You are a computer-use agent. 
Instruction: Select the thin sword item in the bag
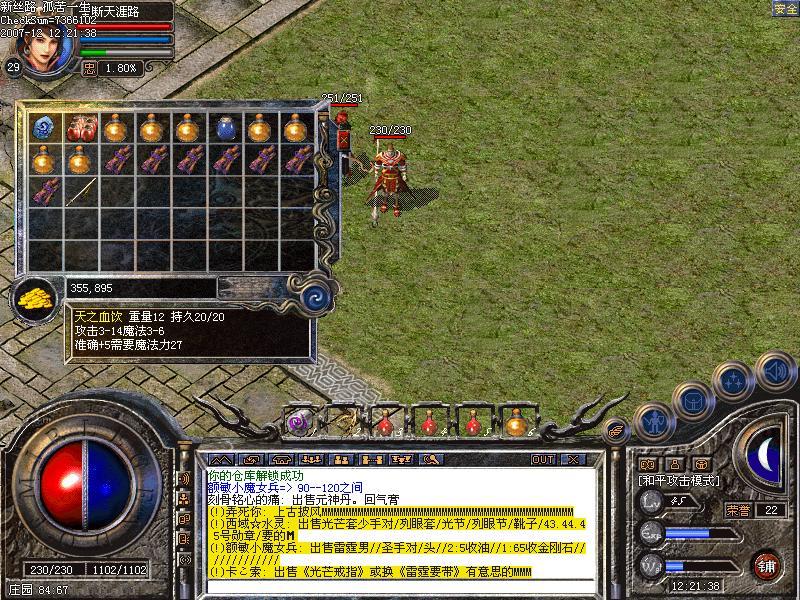pos(79,191)
